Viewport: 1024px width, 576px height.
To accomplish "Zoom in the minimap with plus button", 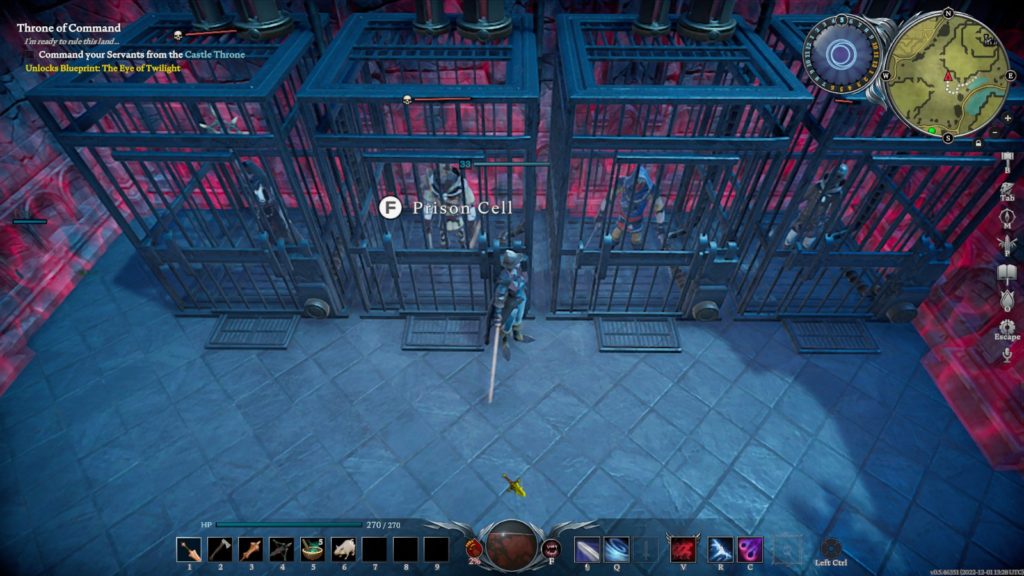I will (1006, 118).
